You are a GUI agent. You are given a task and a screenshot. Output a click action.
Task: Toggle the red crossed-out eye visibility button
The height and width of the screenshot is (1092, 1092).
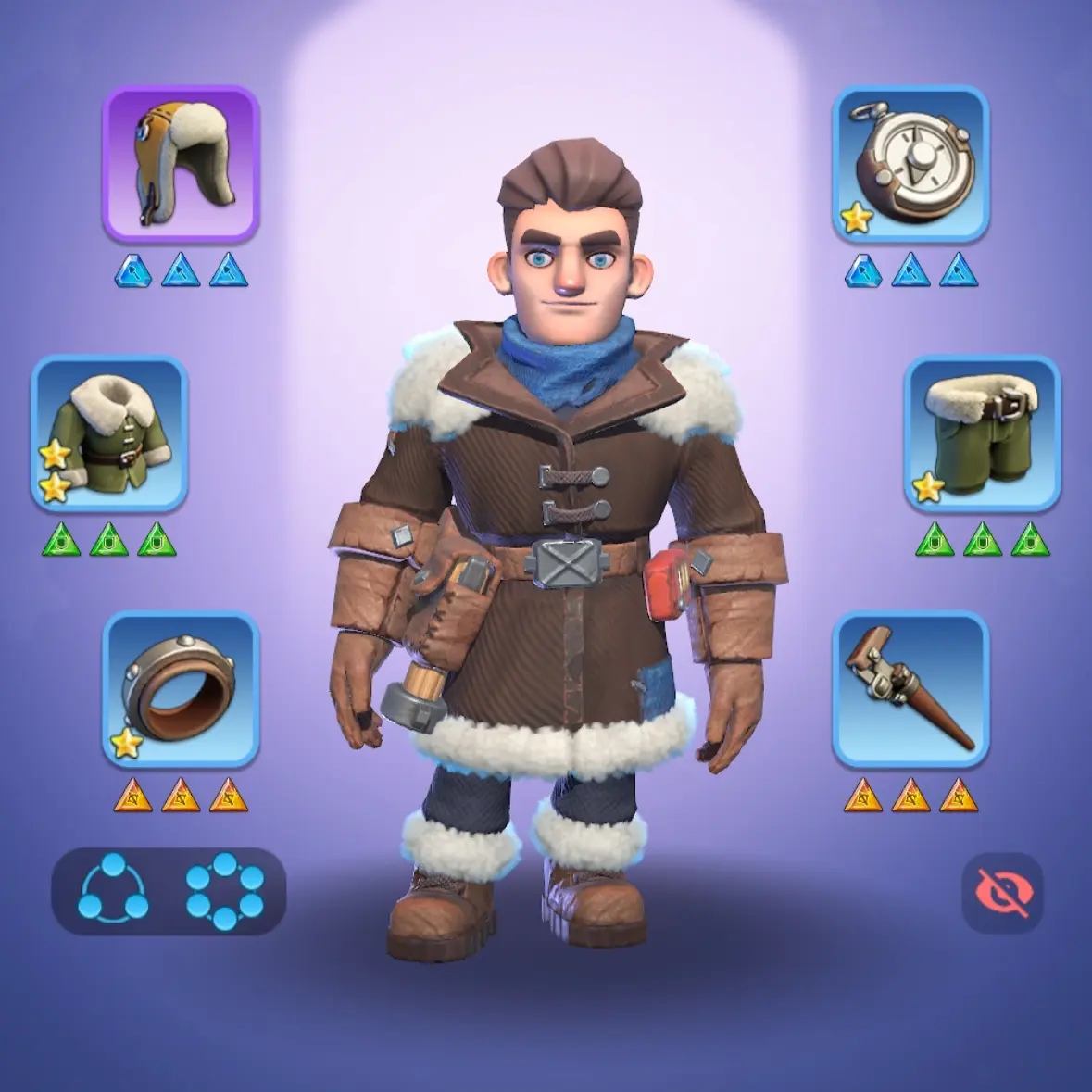click(1002, 893)
